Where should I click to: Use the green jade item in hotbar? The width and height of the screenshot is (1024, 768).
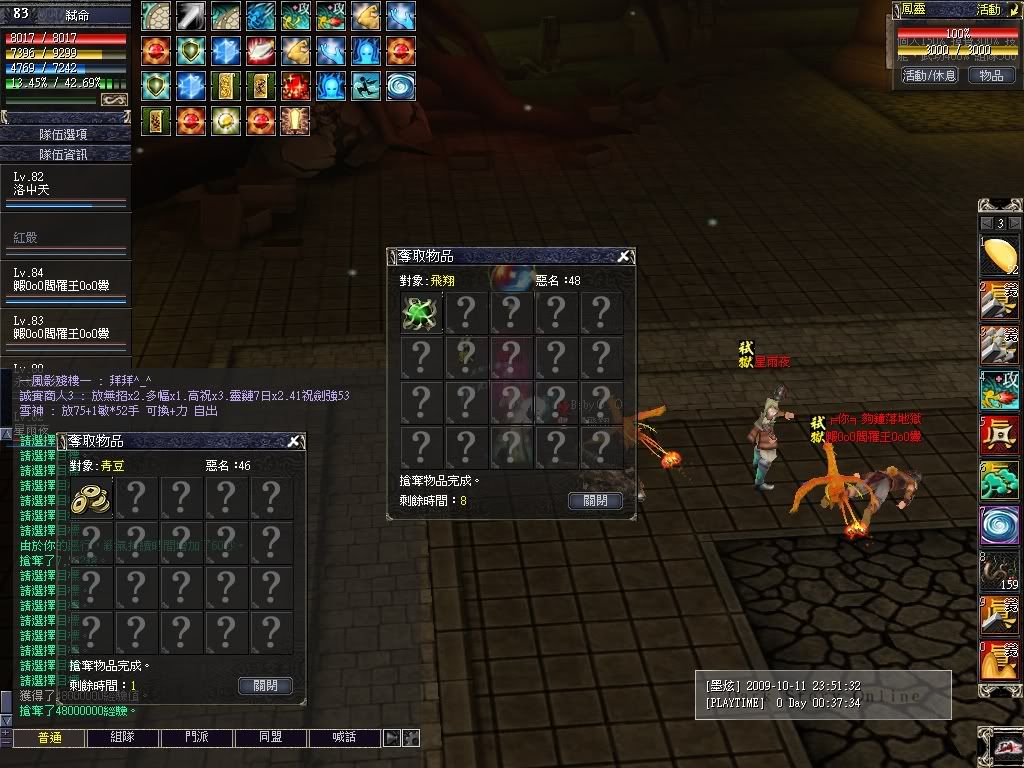point(999,481)
